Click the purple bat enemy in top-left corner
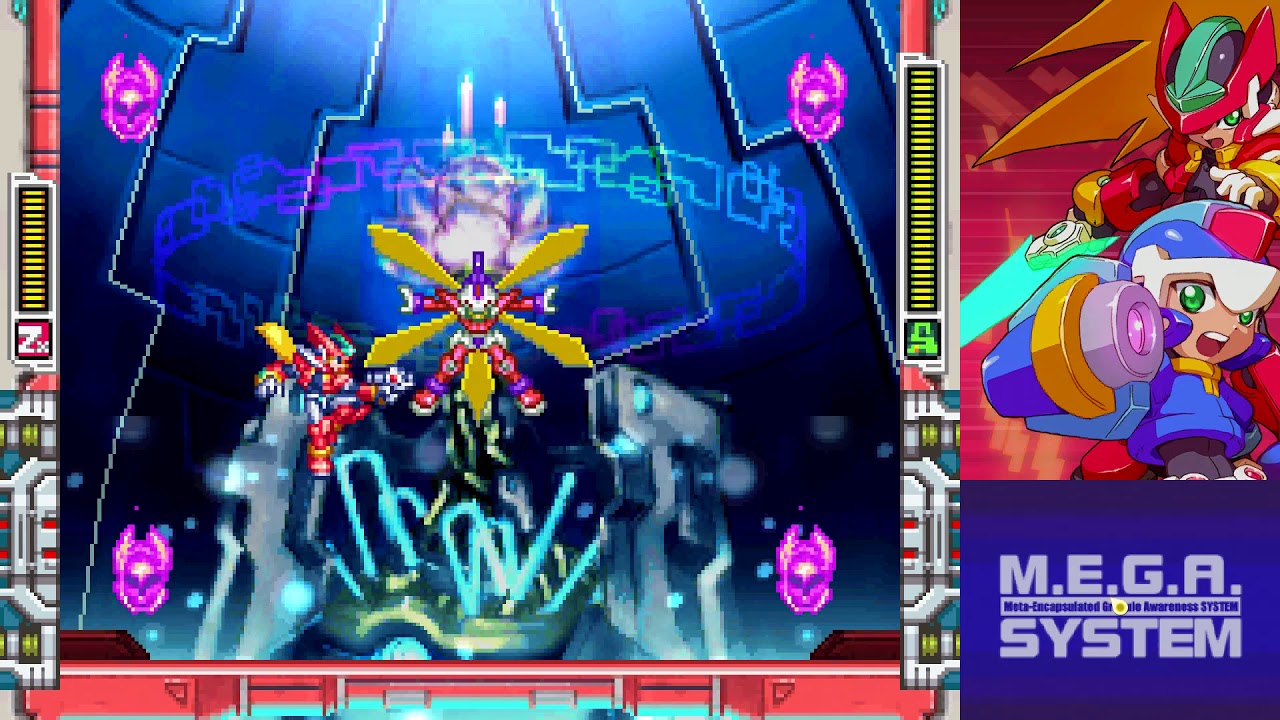The width and height of the screenshot is (1280, 720). (x=128, y=98)
